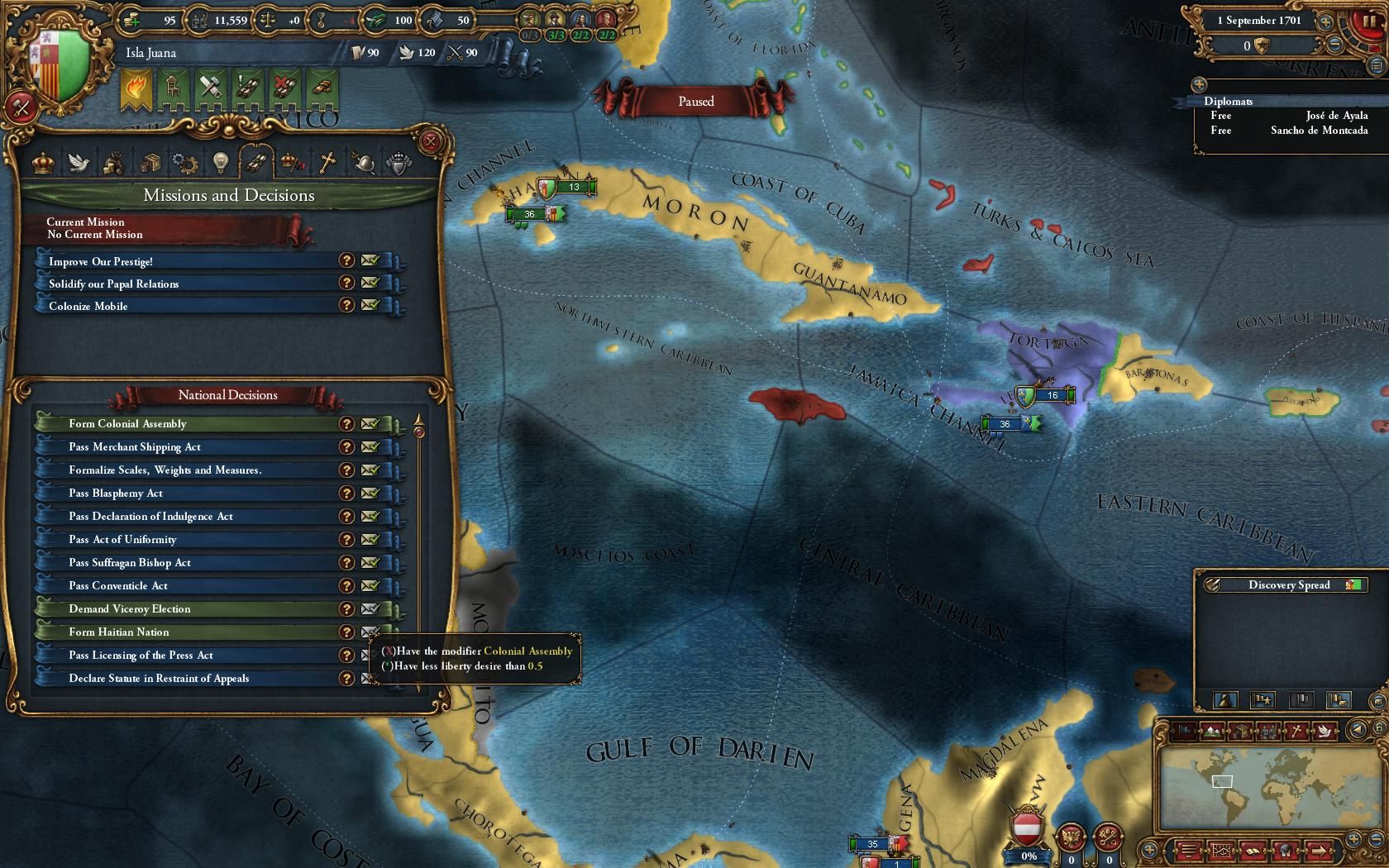Open the message log (open book icon)
Image resolution: width=1389 pixels, height=868 pixels.
(1253, 852)
